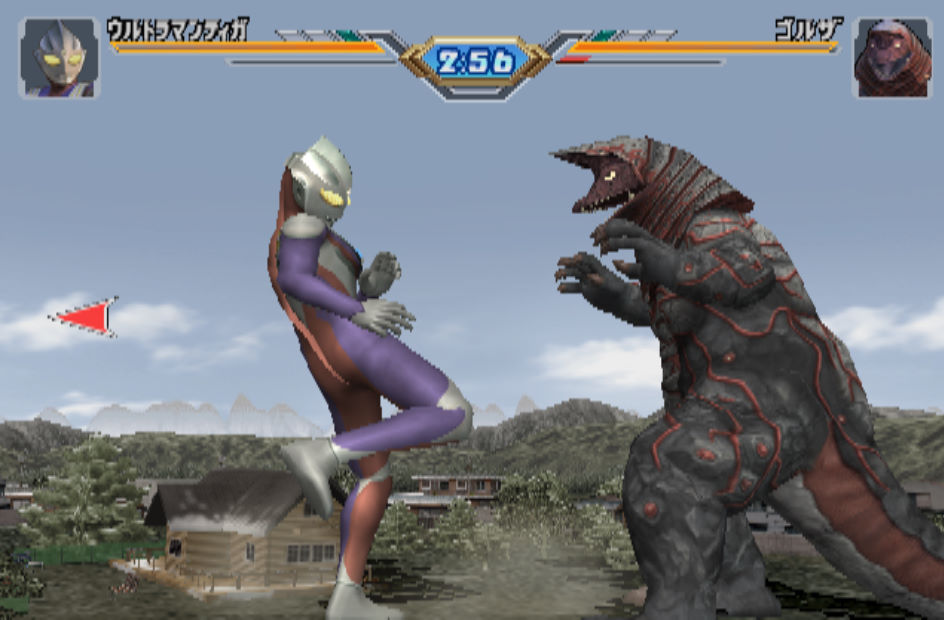Click Ultraman Tiga's portrait icon
This screenshot has width=944, height=620.
pos(58,59)
